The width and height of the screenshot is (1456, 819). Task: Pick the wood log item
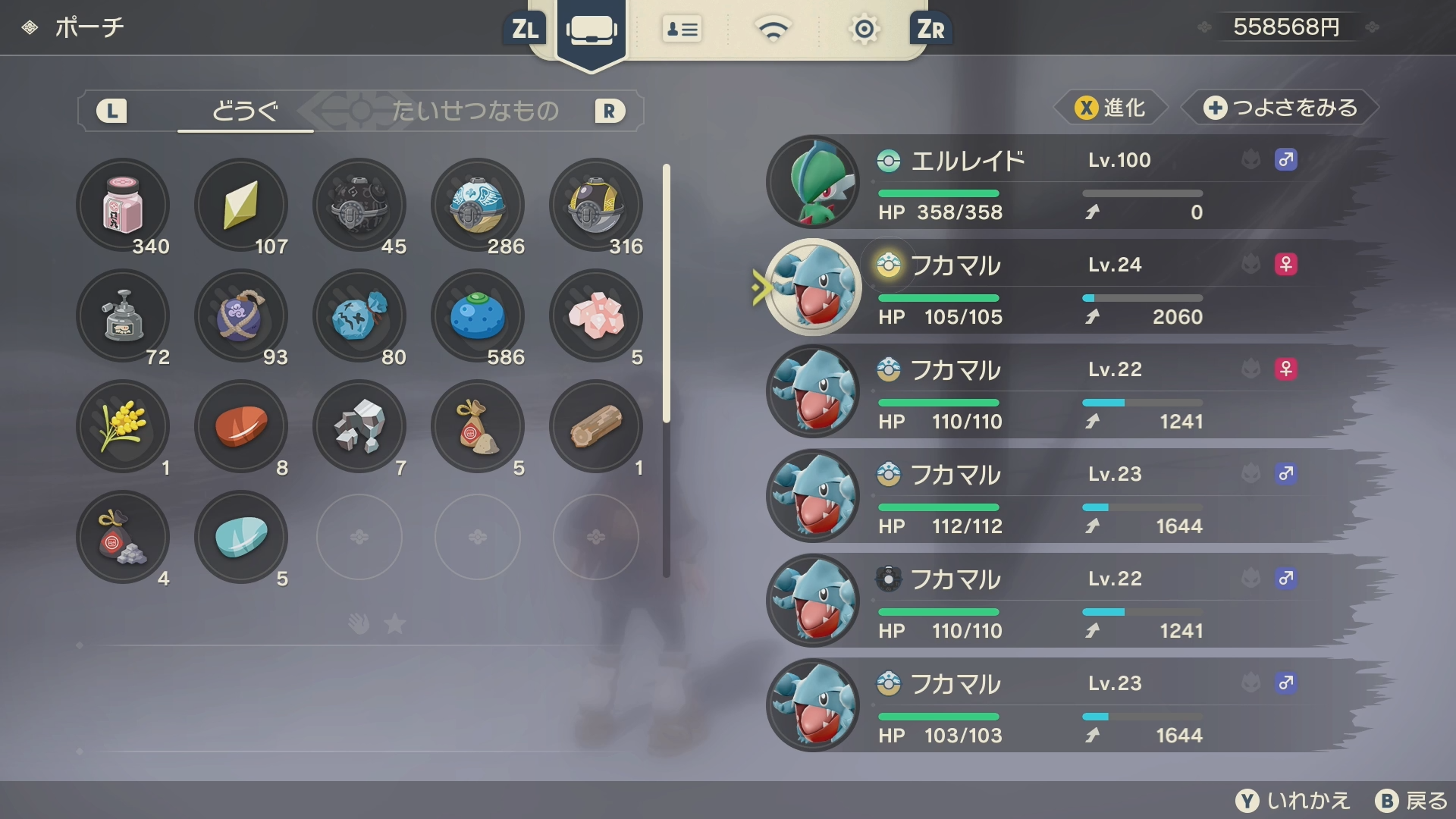tap(596, 426)
